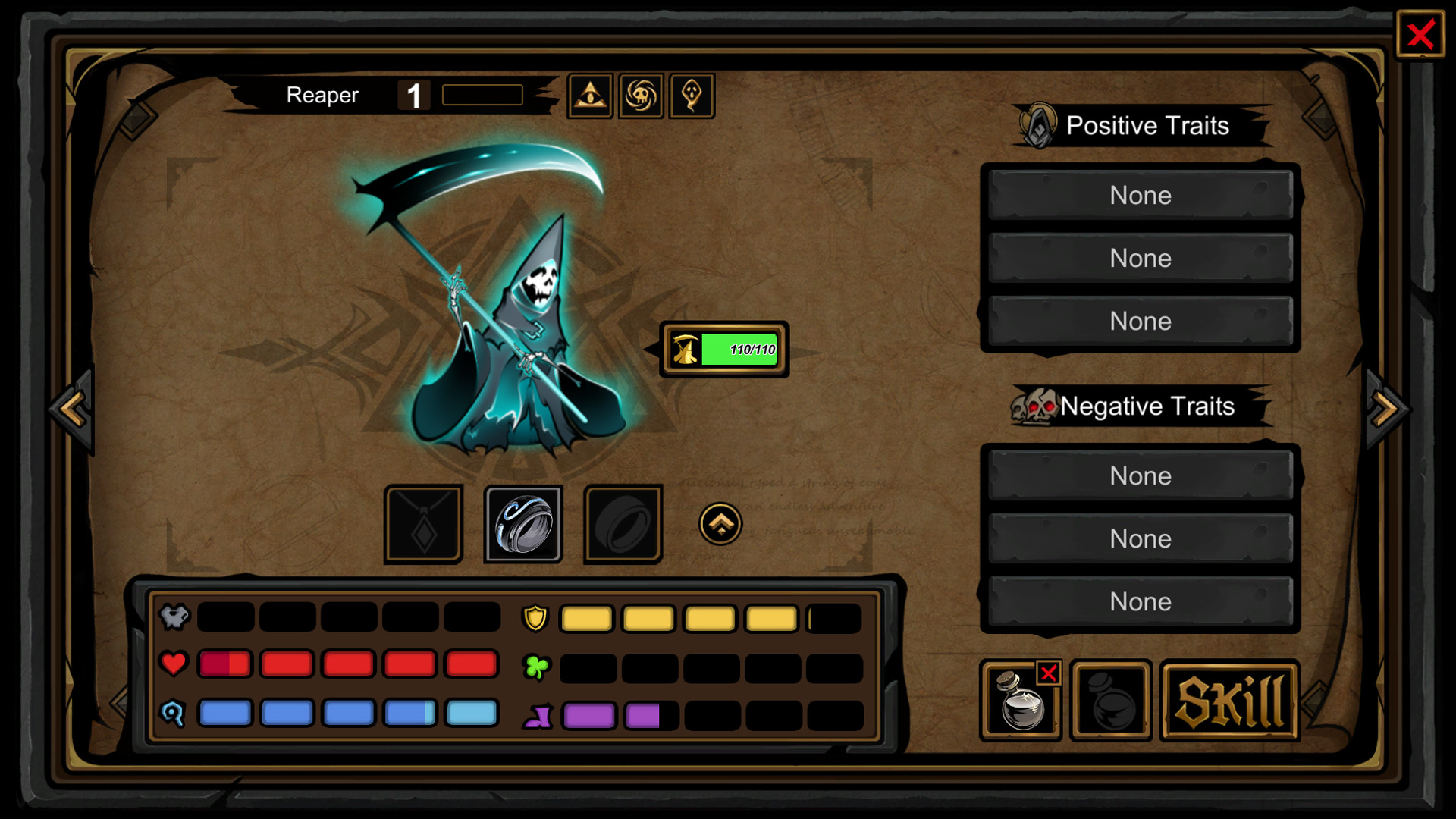Open the all-seeing eye ability icon
This screenshot has height=819, width=1456.
coord(591,95)
